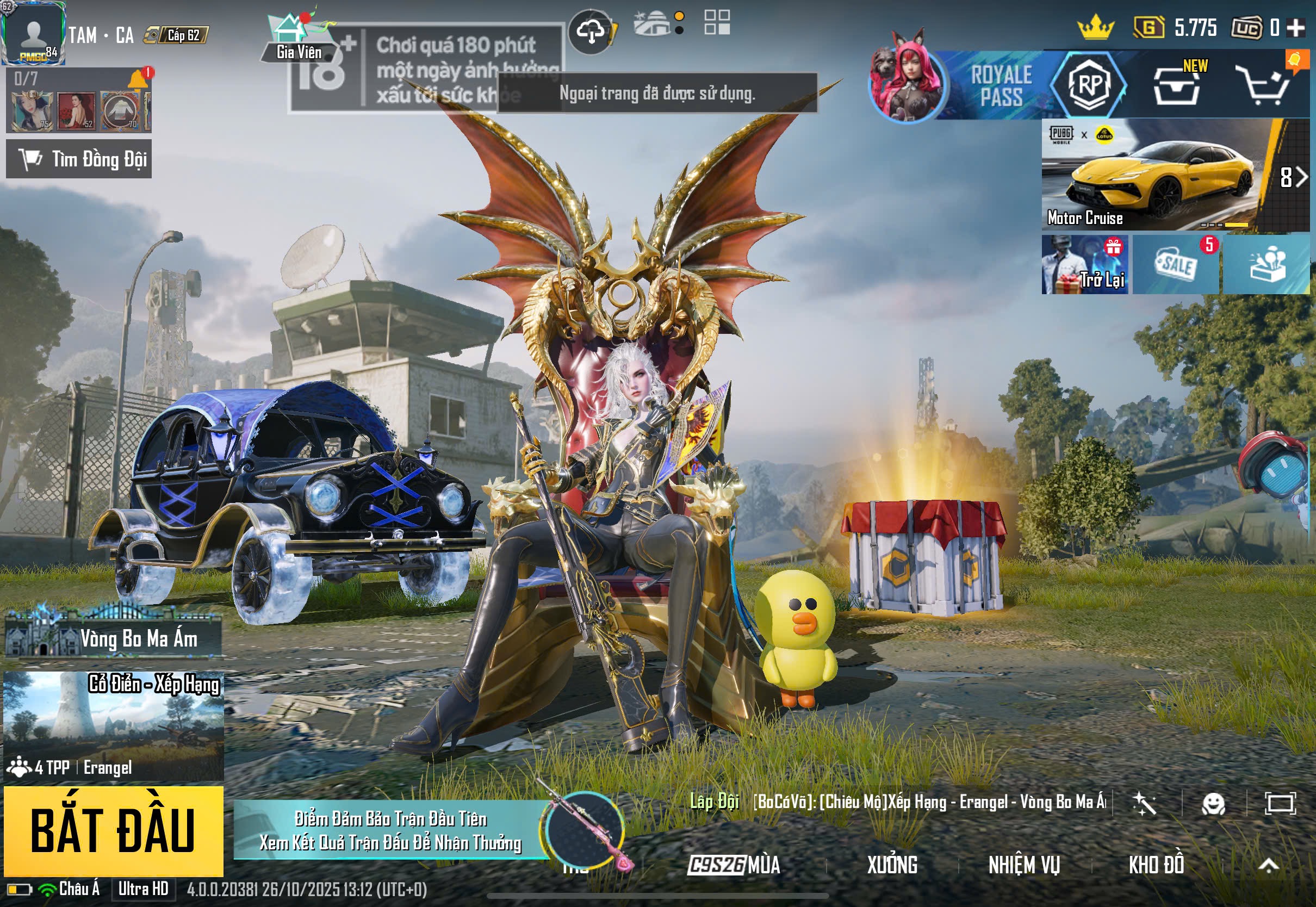Open the XƯỞNG workshop tab

[891, 865]
